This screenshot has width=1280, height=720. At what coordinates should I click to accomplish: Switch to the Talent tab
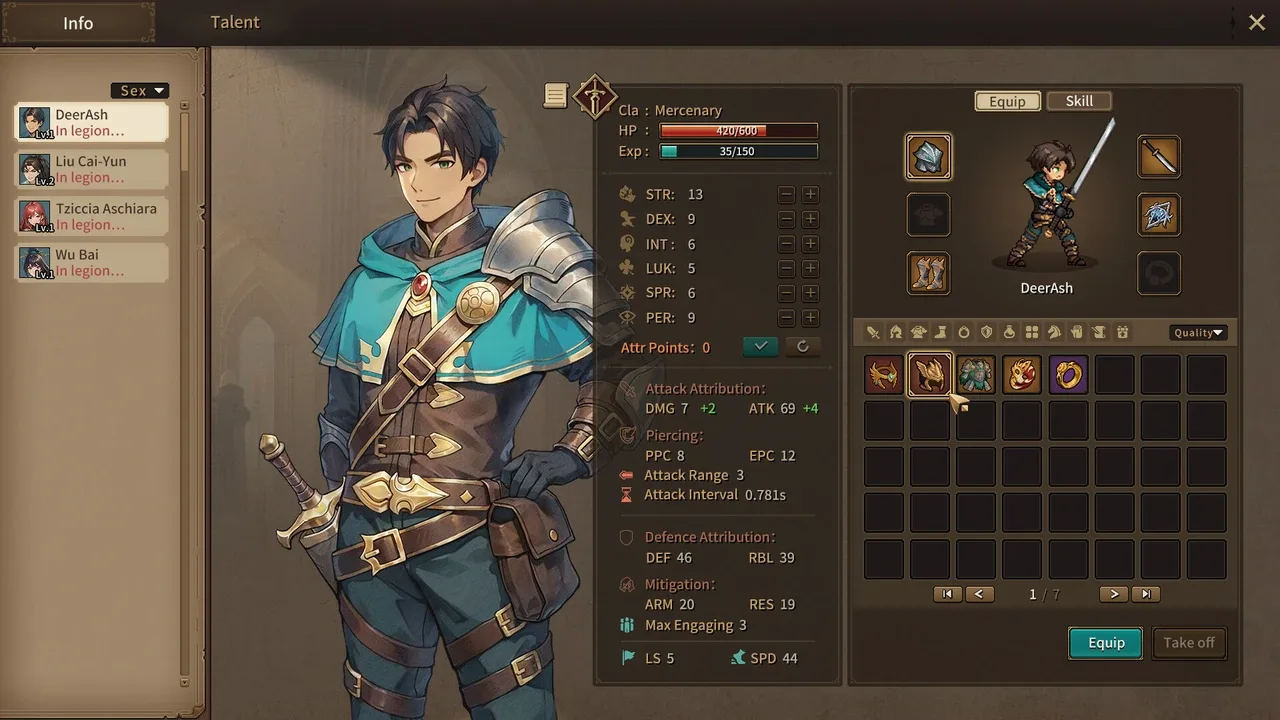(234, 22)
